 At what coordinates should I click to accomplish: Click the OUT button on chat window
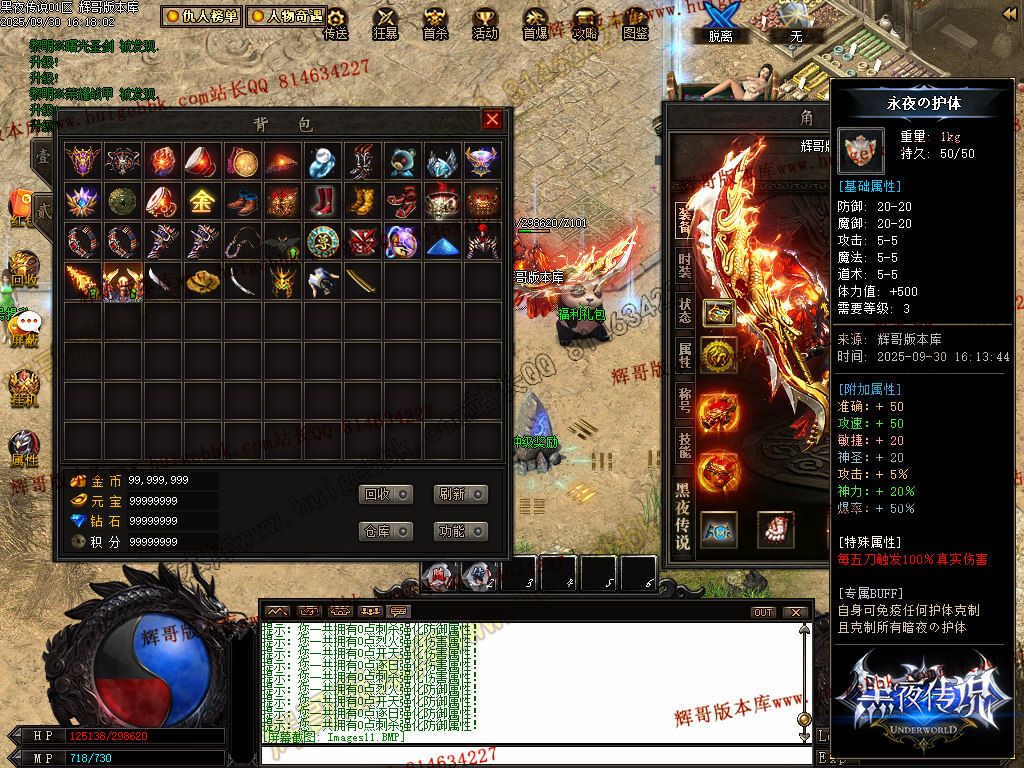pyautogui.click(x=763, y=612)
